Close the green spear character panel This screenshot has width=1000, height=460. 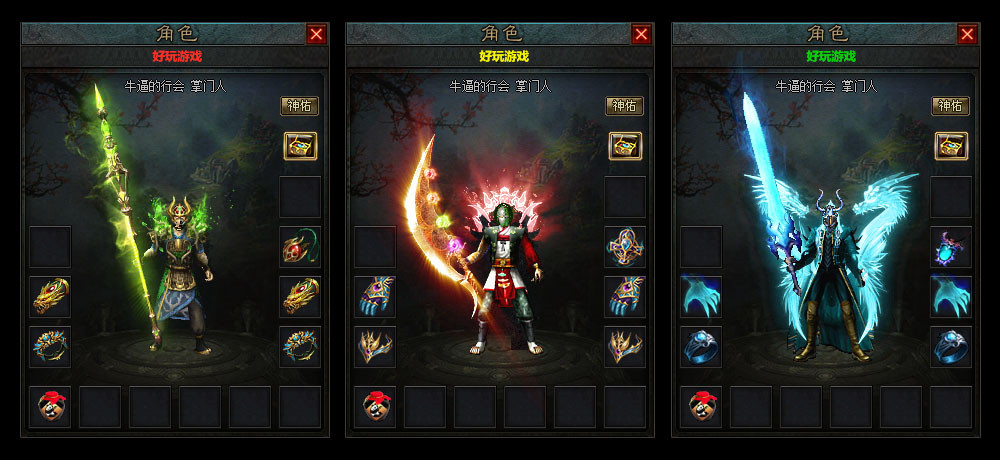(316, 34)
